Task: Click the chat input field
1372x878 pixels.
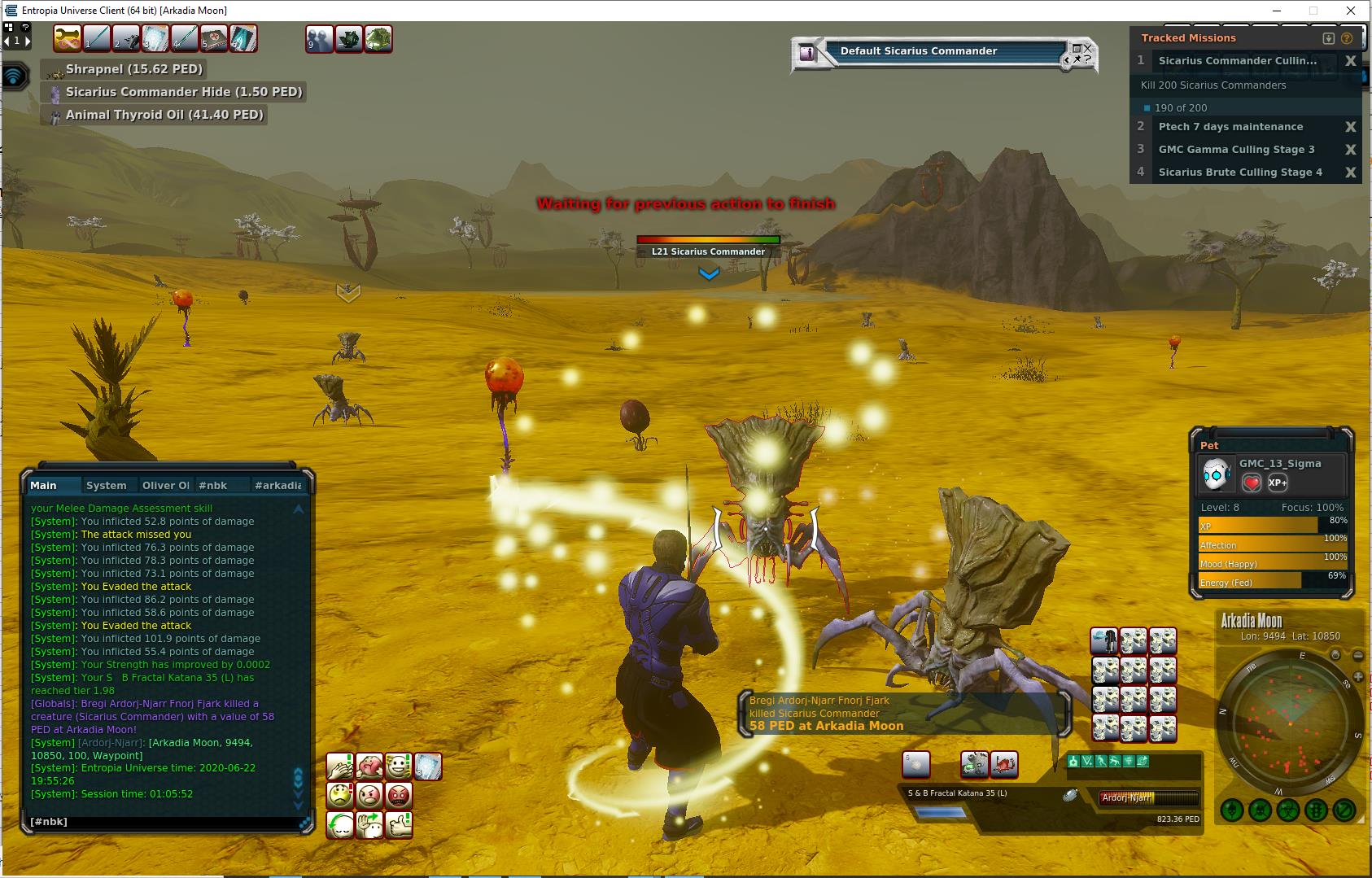Action: pos(163,822)
